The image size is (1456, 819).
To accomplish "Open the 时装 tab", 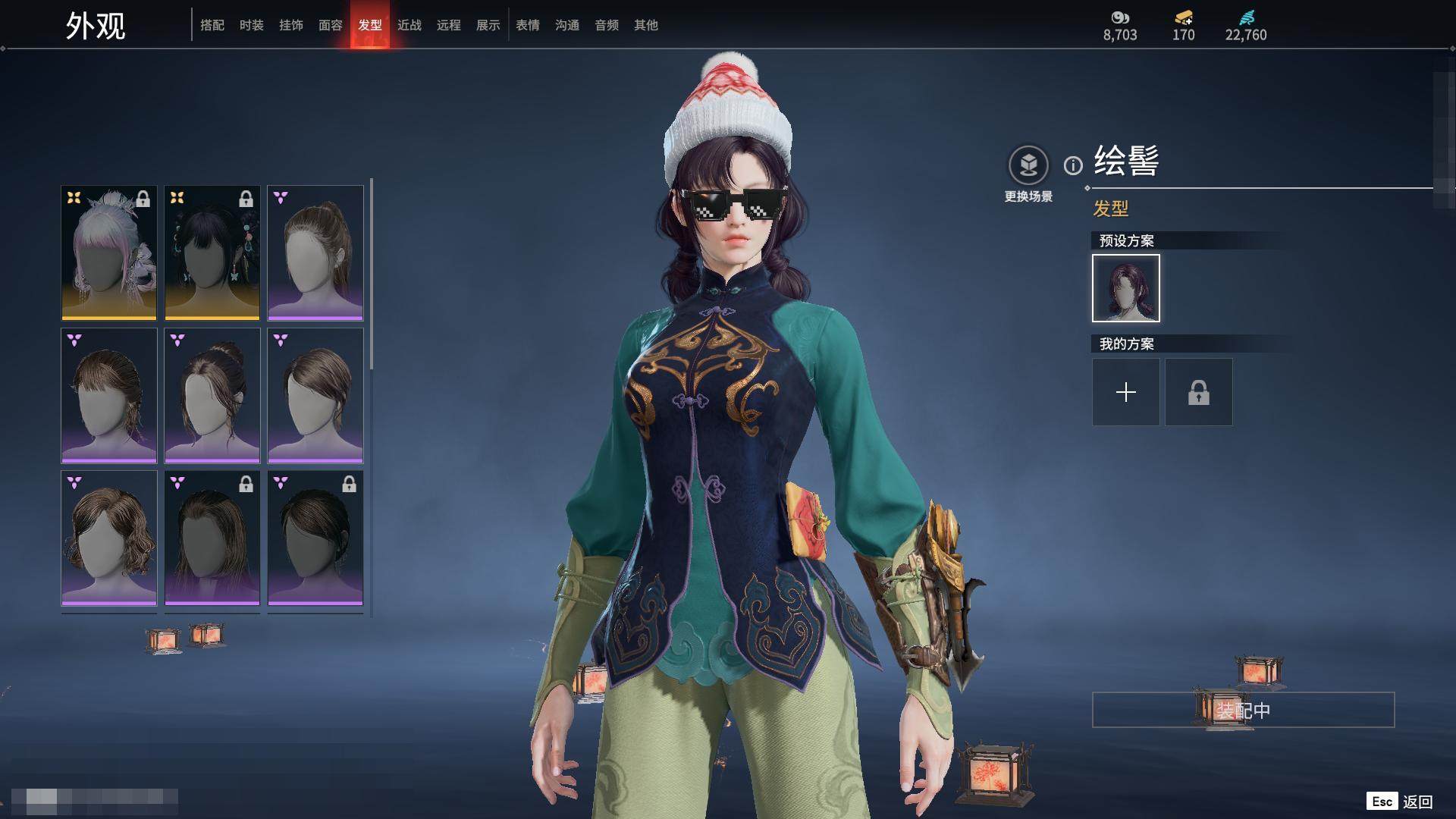I will [x=252, y=25].
